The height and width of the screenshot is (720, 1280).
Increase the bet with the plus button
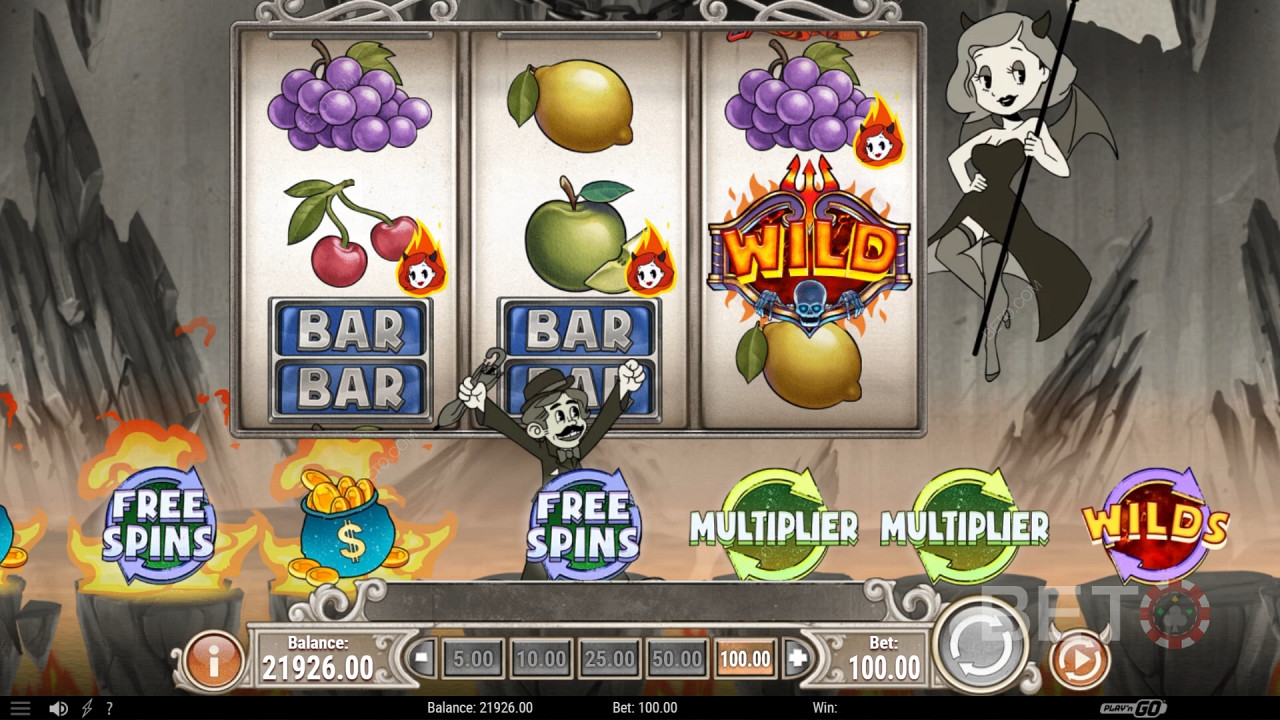[798, 659]
